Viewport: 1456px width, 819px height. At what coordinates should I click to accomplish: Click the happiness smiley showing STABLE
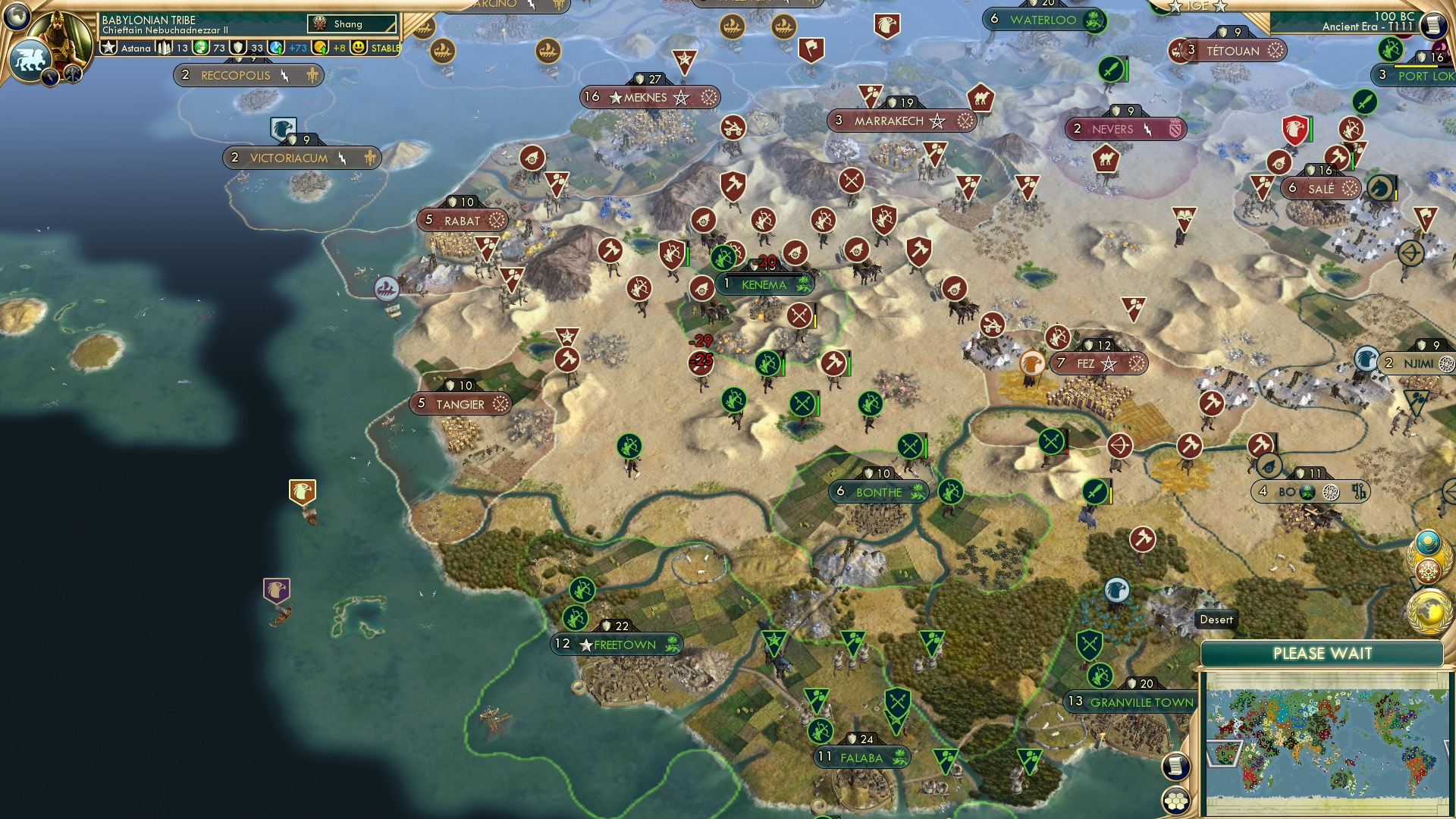358,48
